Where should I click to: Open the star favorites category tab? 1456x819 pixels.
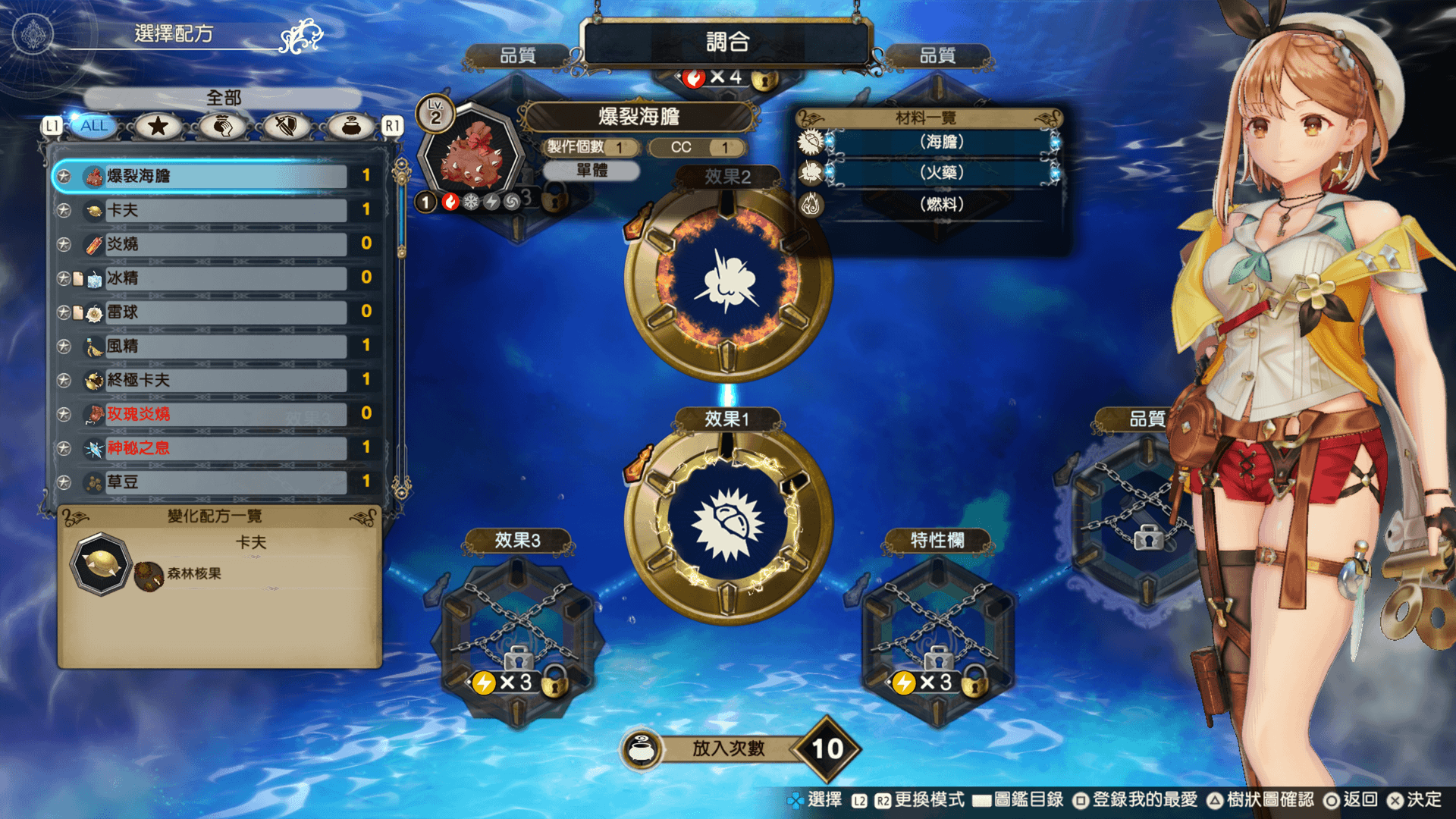(x=158, y=126)
